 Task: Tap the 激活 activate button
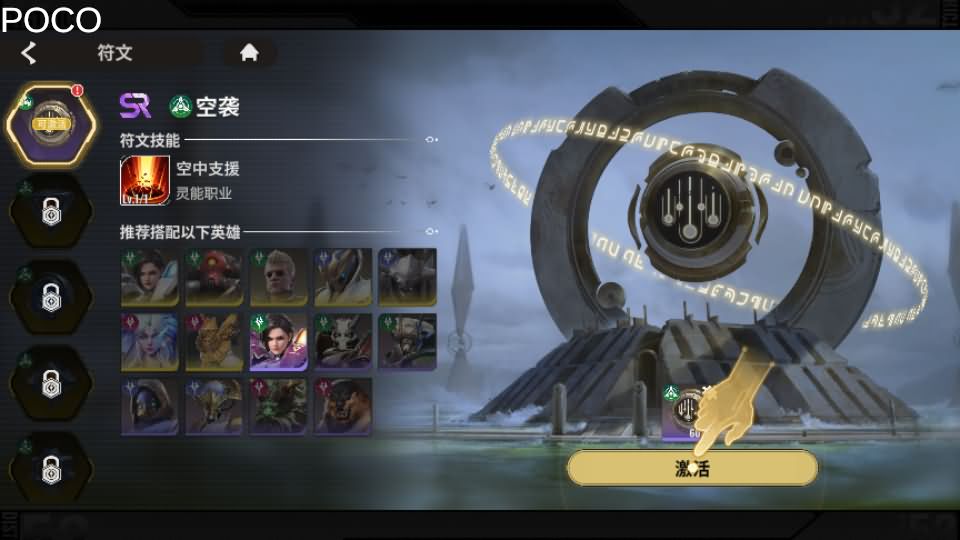pyautogui.click(x=692, y=468)
